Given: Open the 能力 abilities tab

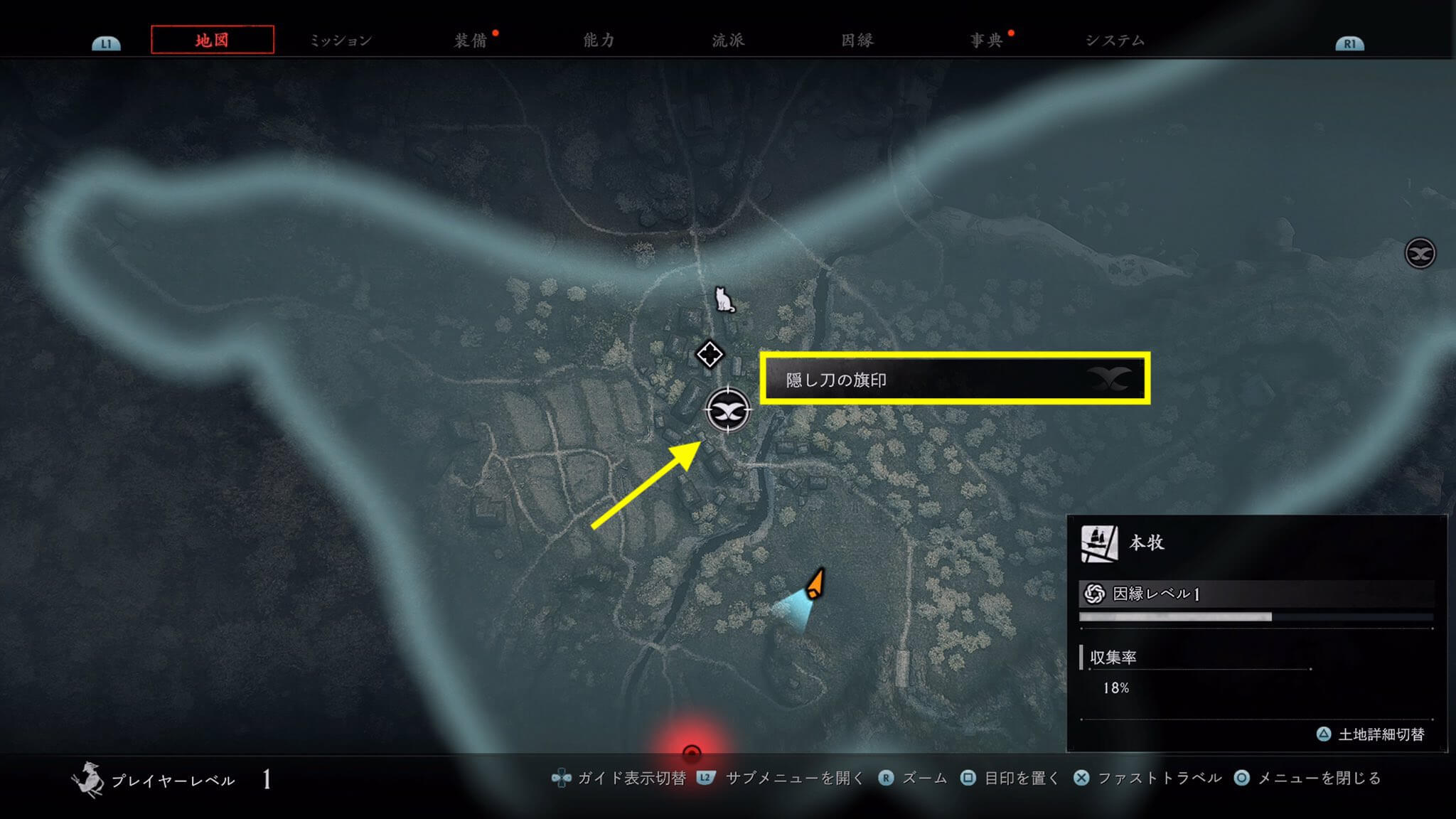Looking at the screenshot, I should click(x=599, y=41).
